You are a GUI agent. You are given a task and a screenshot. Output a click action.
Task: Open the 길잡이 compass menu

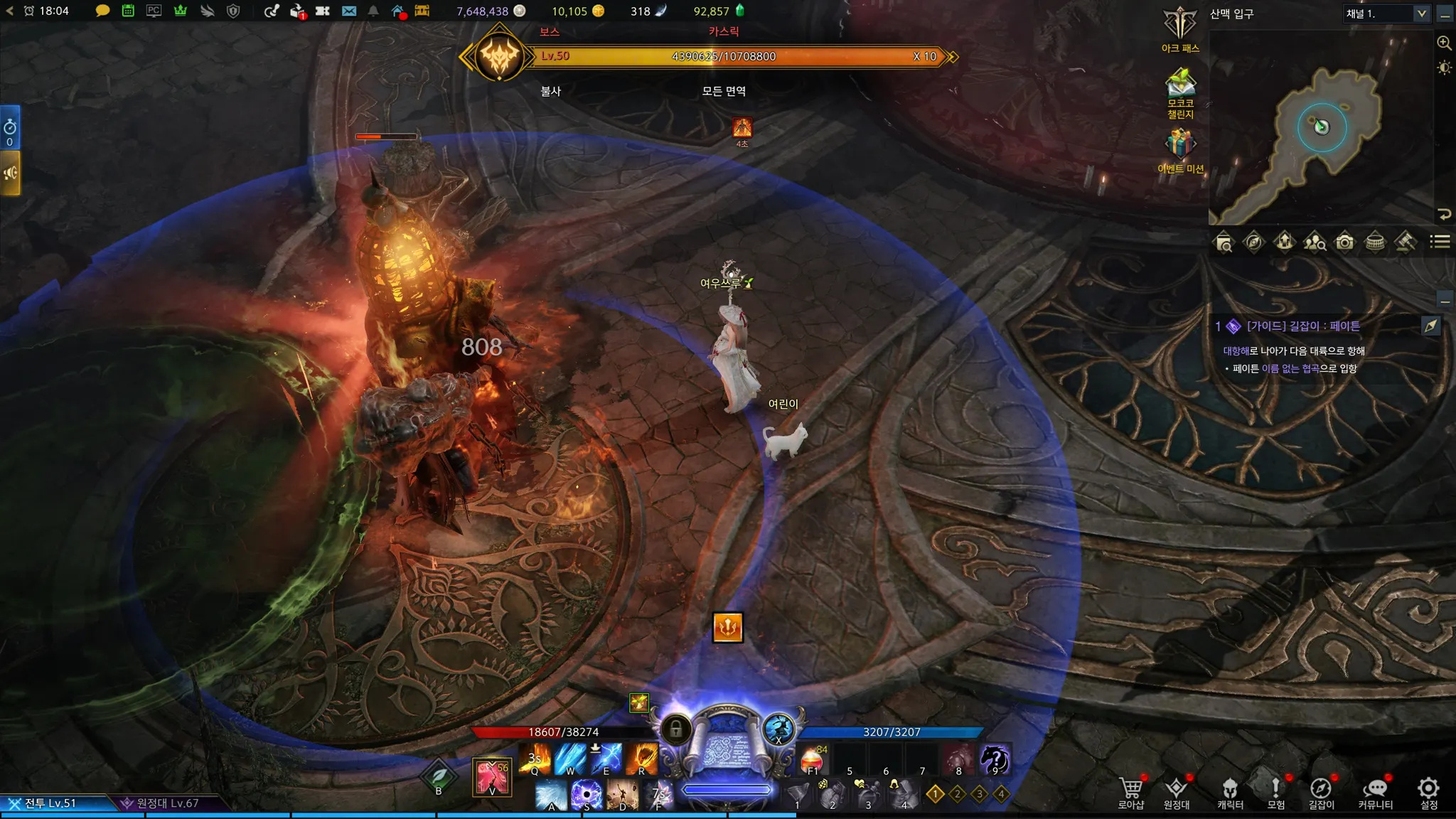[x=1321, y=792]
